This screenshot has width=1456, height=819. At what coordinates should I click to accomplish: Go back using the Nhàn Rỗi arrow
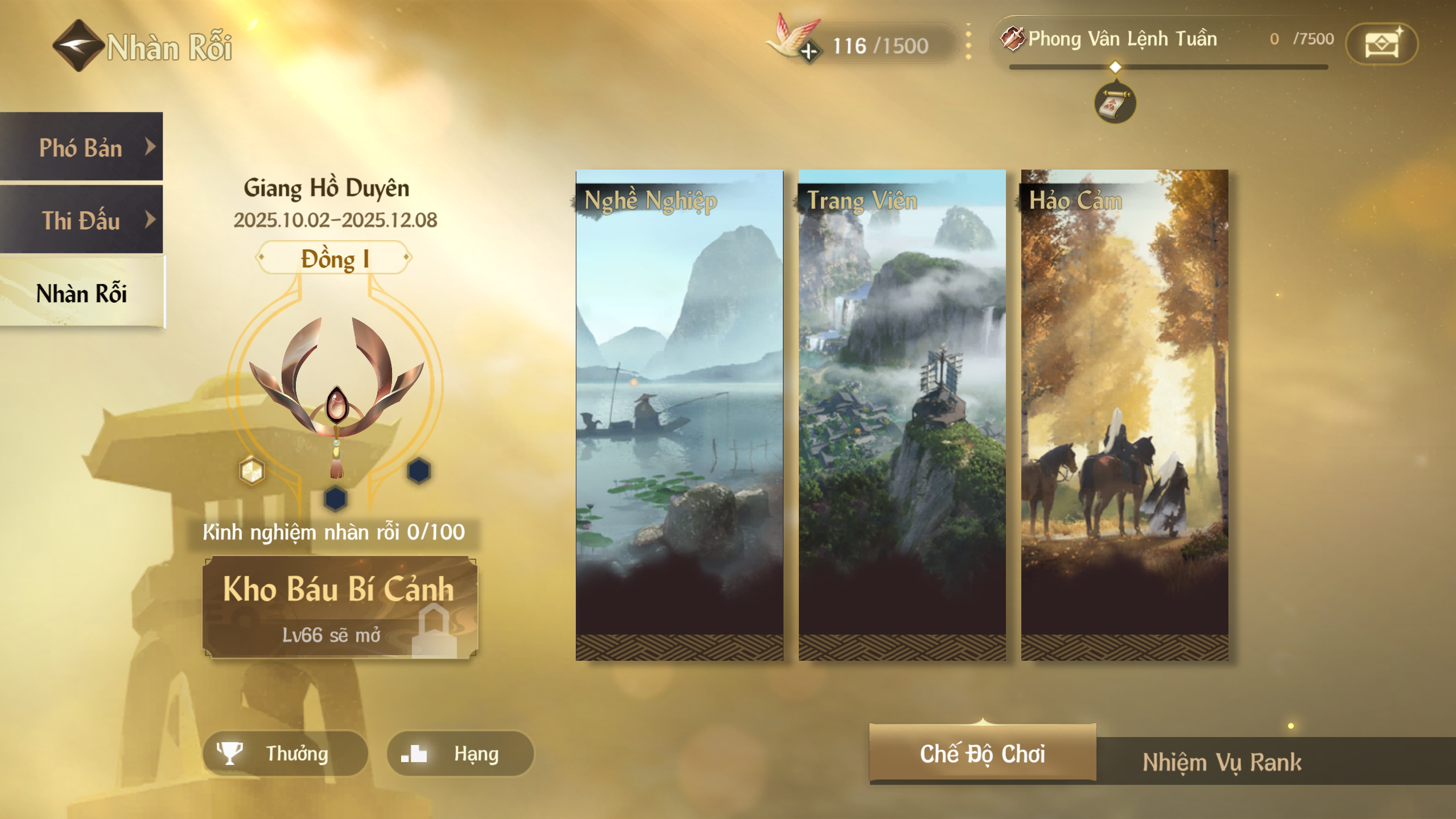click(78, 46)
